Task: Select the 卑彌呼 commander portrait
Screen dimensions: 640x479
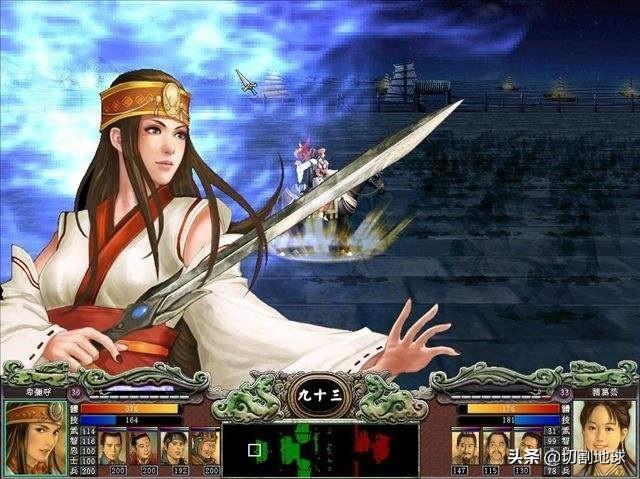Action: click(34, 436)
